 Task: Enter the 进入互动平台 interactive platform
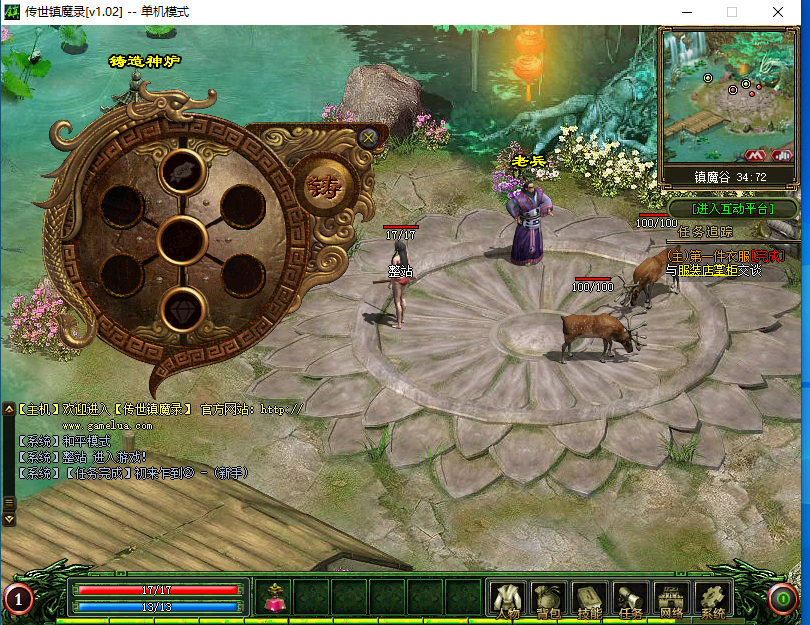coord(734,209)
